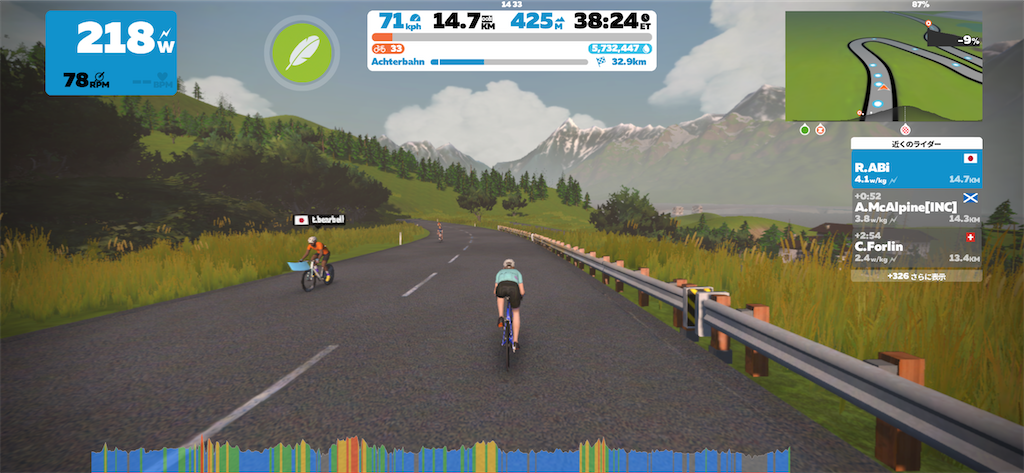Choose rider C.Forlin from the list
Image resolution: width=1024 pixels, height=473 pixels.
pyautogui.click(x=915, y=245)
